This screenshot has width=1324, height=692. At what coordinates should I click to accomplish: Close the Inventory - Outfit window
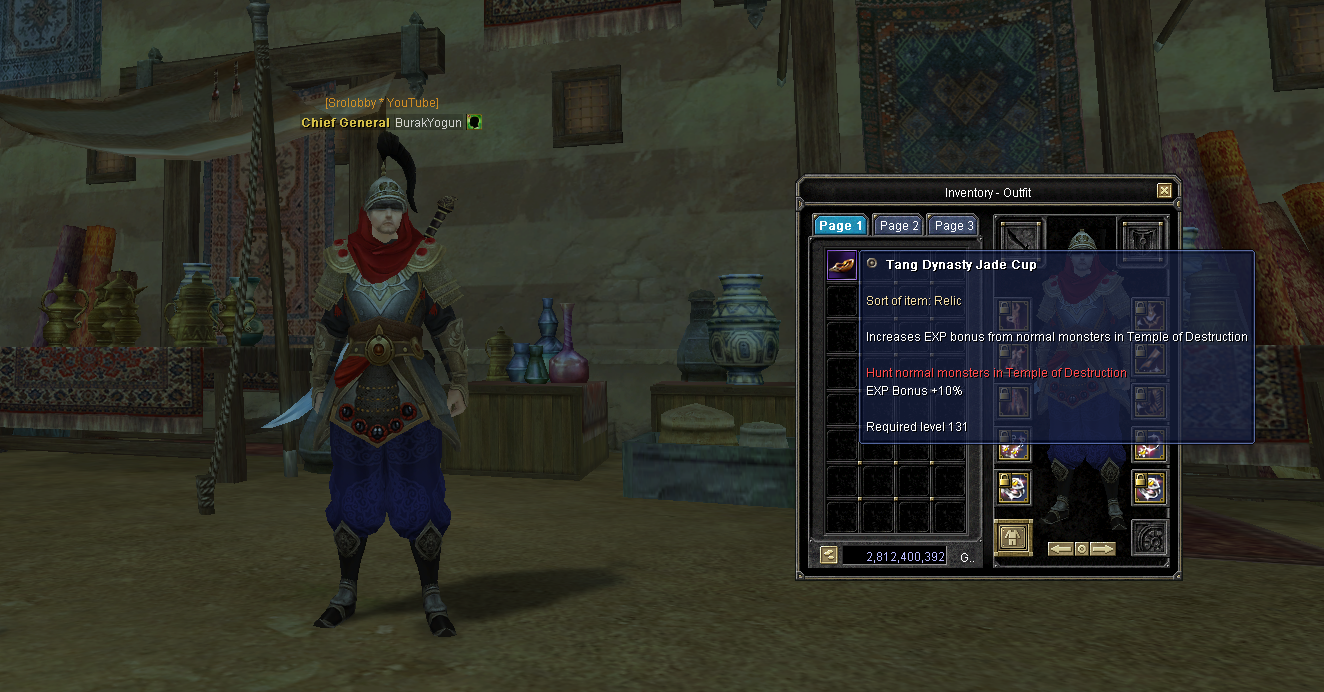pyautogui.click(x=1163, y=191)
